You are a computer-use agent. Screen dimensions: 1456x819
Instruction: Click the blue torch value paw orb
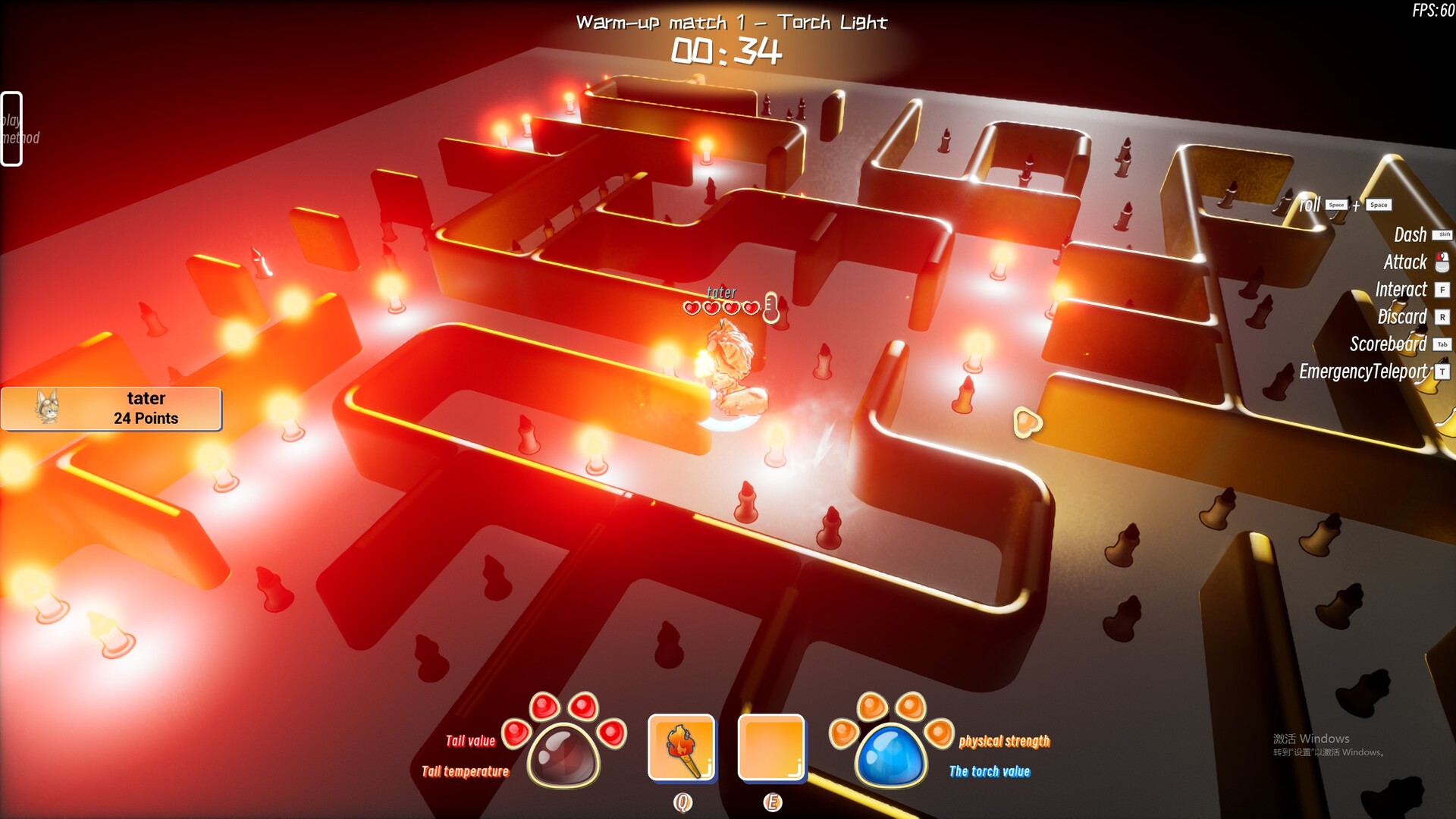click(x=891, y=755)
